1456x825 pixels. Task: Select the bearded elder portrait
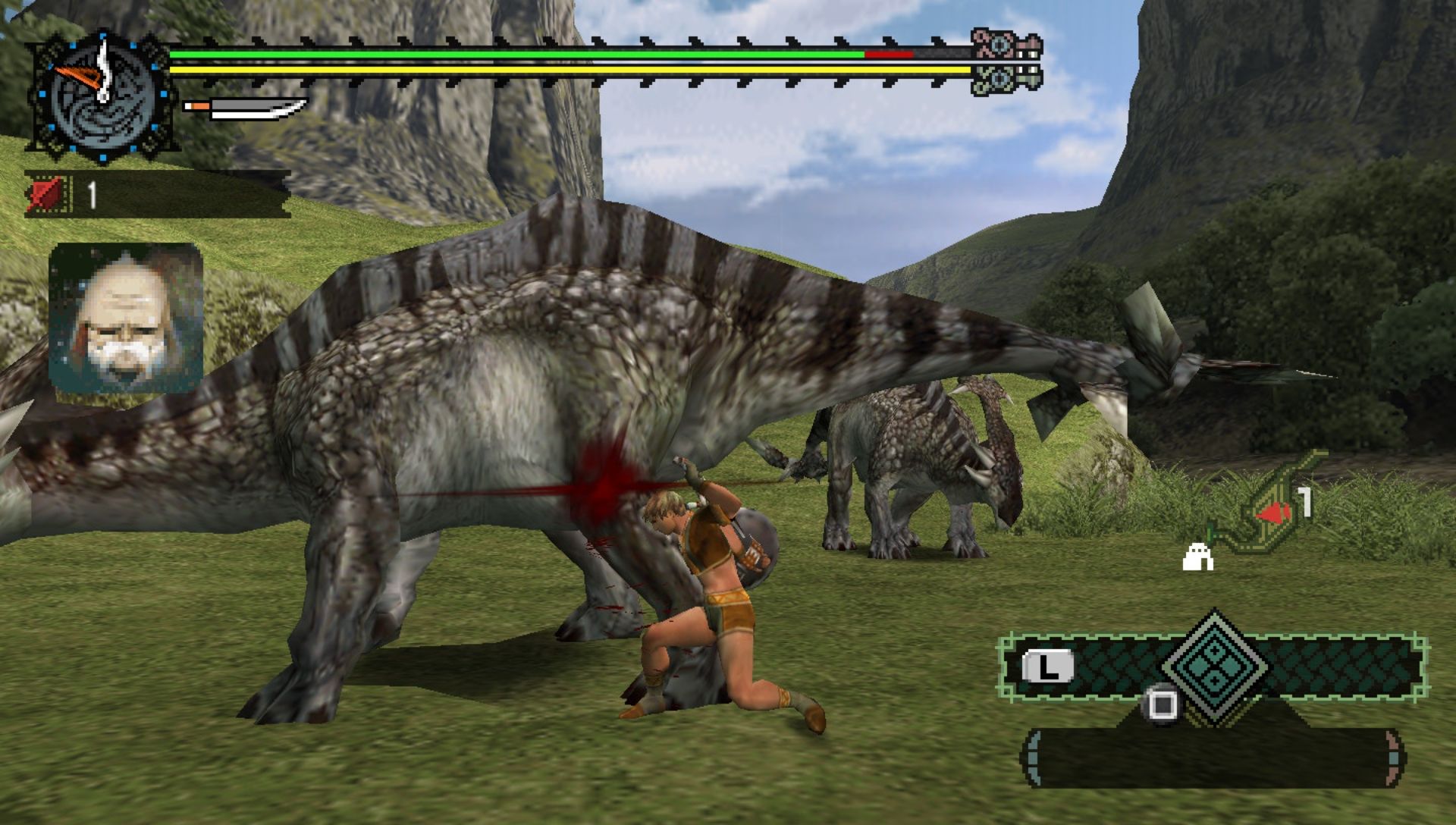point(126,318)
